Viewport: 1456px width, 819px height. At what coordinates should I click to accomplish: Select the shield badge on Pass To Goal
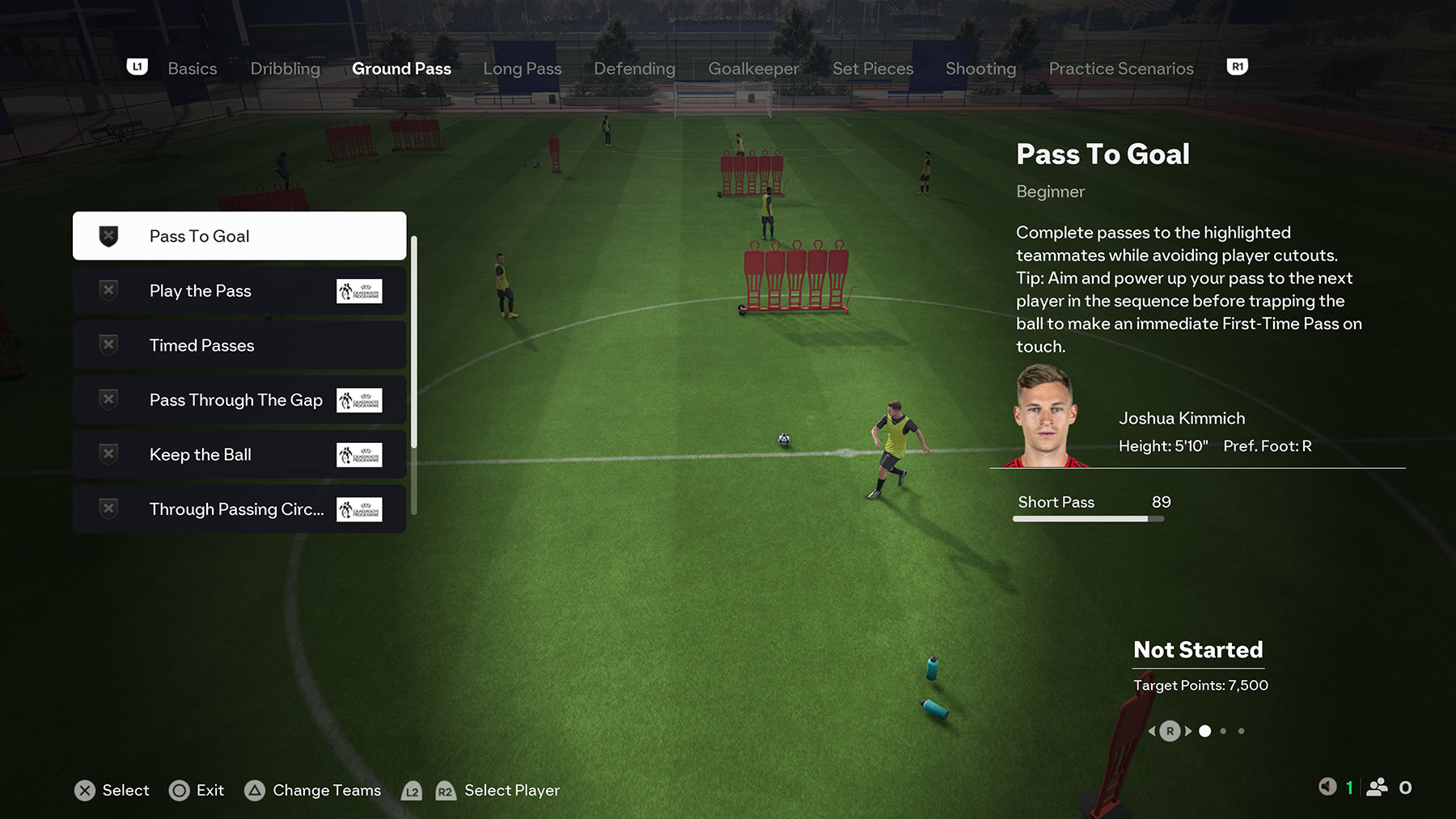[108, 235]
